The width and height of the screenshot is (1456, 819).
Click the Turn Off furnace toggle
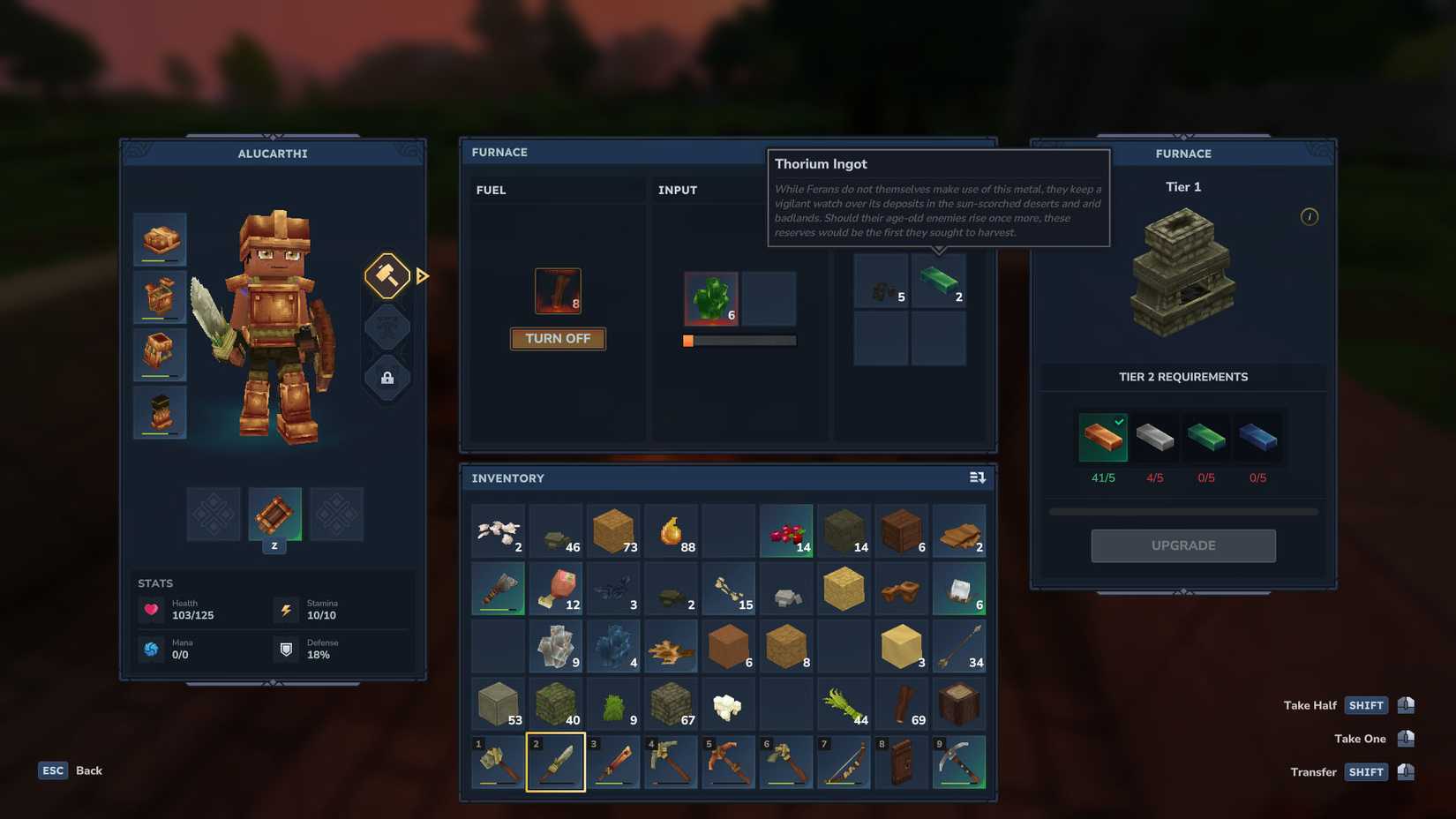point(558,338)
